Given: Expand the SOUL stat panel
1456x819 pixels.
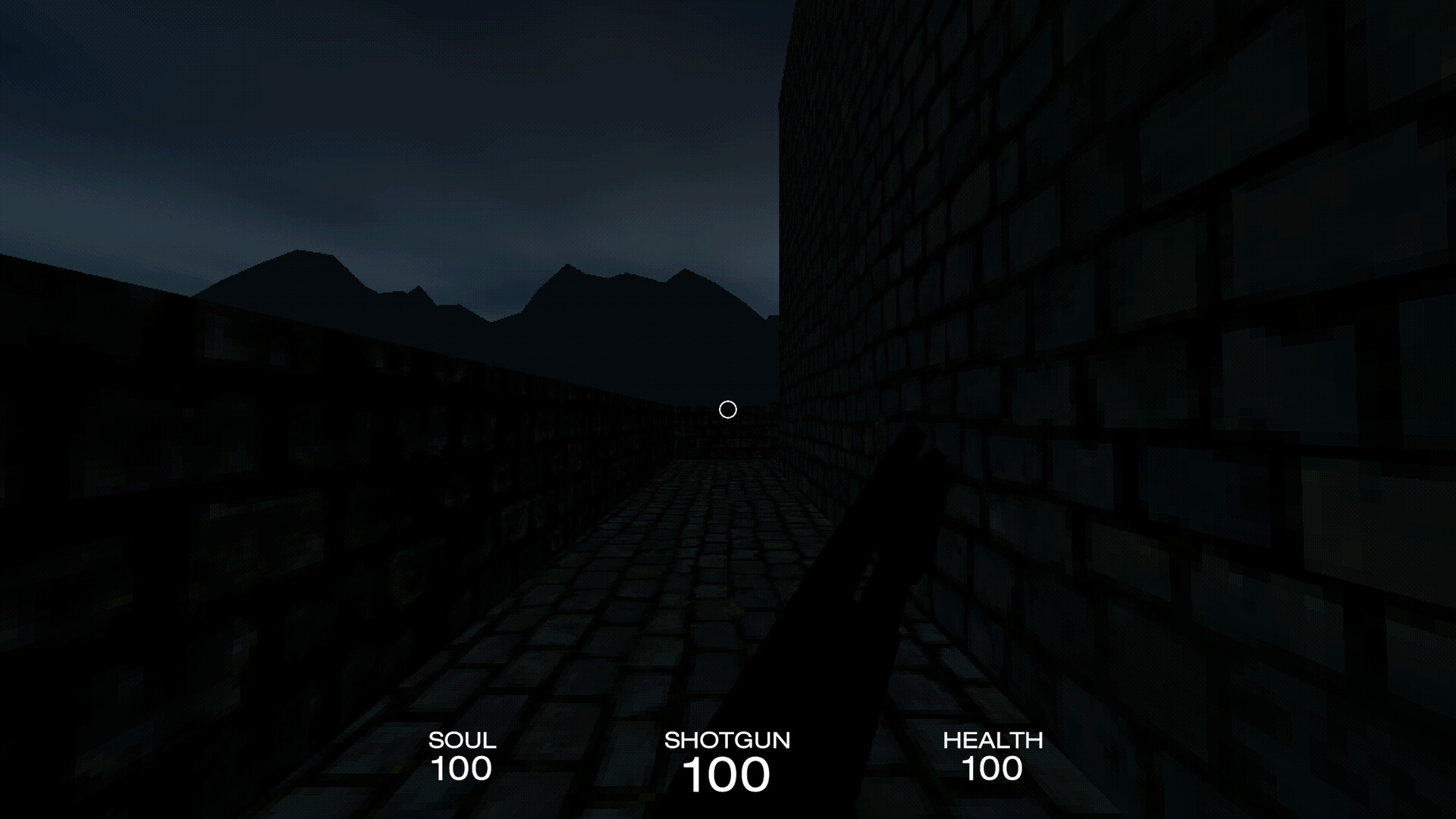Looking at the screenshot, I should coord(461,755).
